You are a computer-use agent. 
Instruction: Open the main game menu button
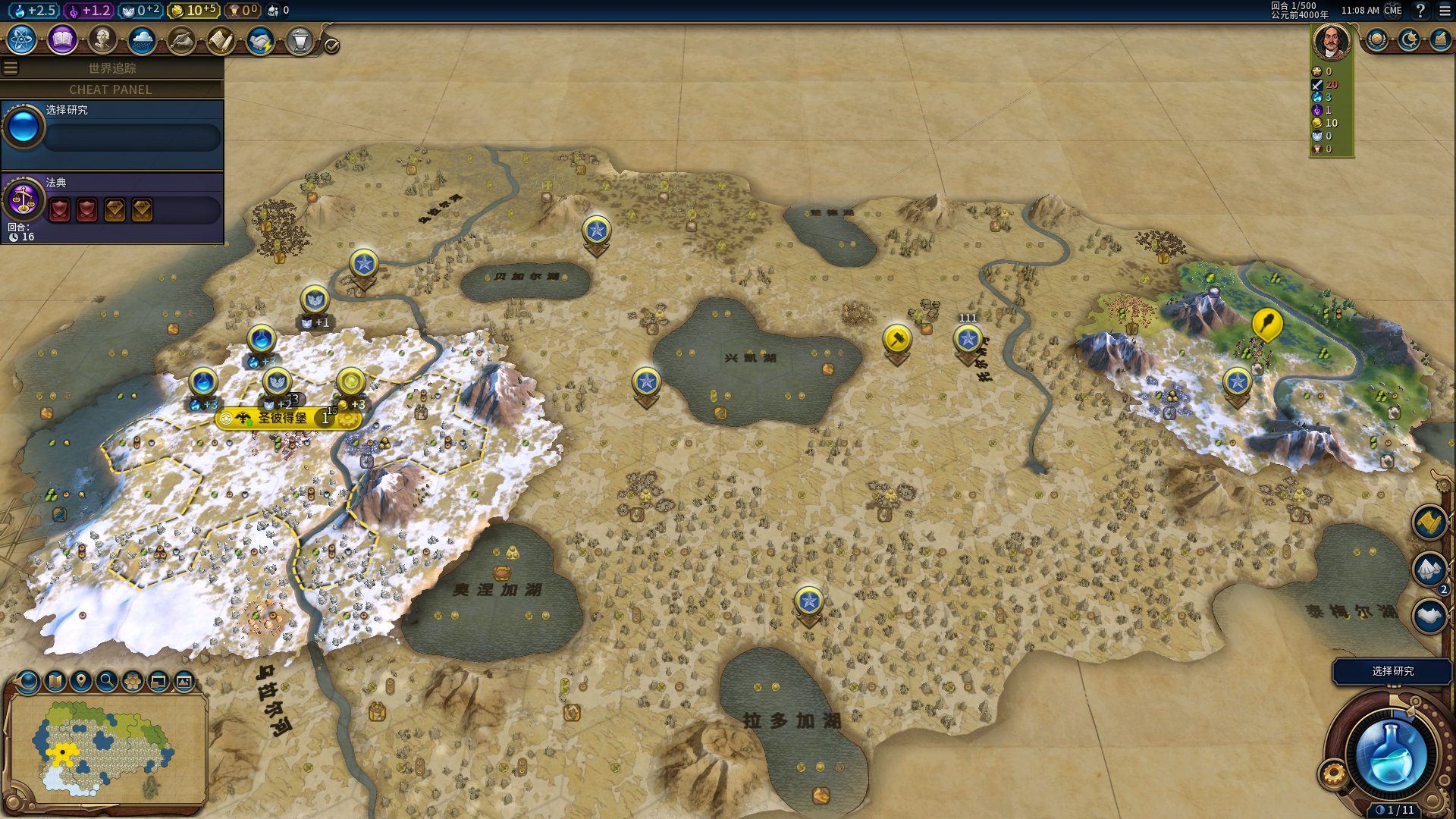click(x=1445, y=11)
